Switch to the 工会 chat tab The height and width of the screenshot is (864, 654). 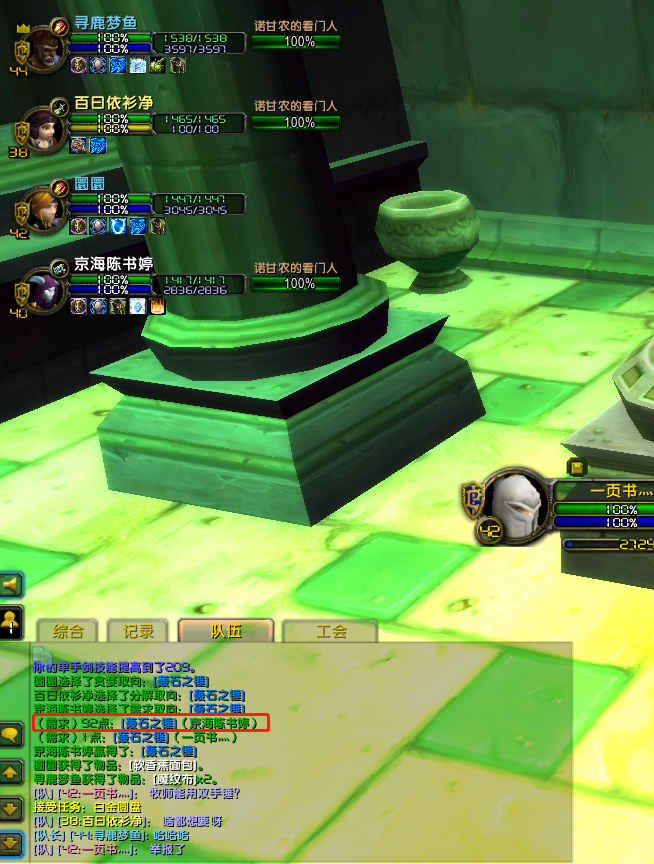click(x=330, y=631)
